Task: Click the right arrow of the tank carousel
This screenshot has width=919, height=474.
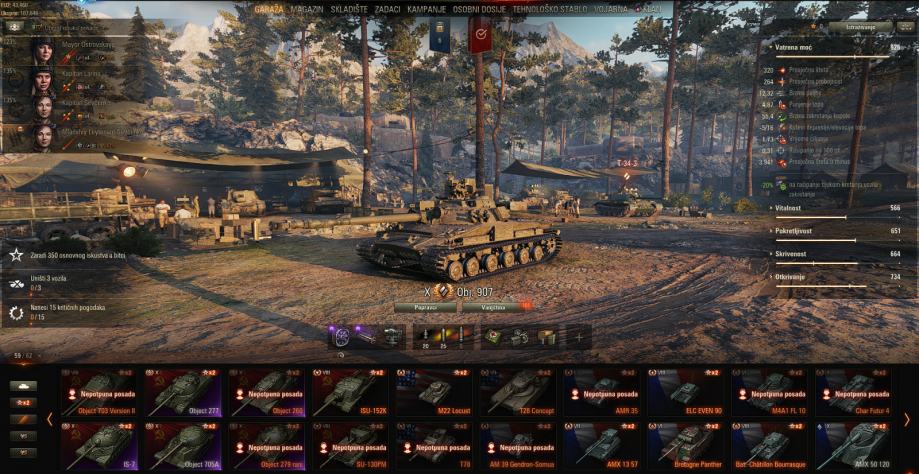Action: [x=907, y=419]
